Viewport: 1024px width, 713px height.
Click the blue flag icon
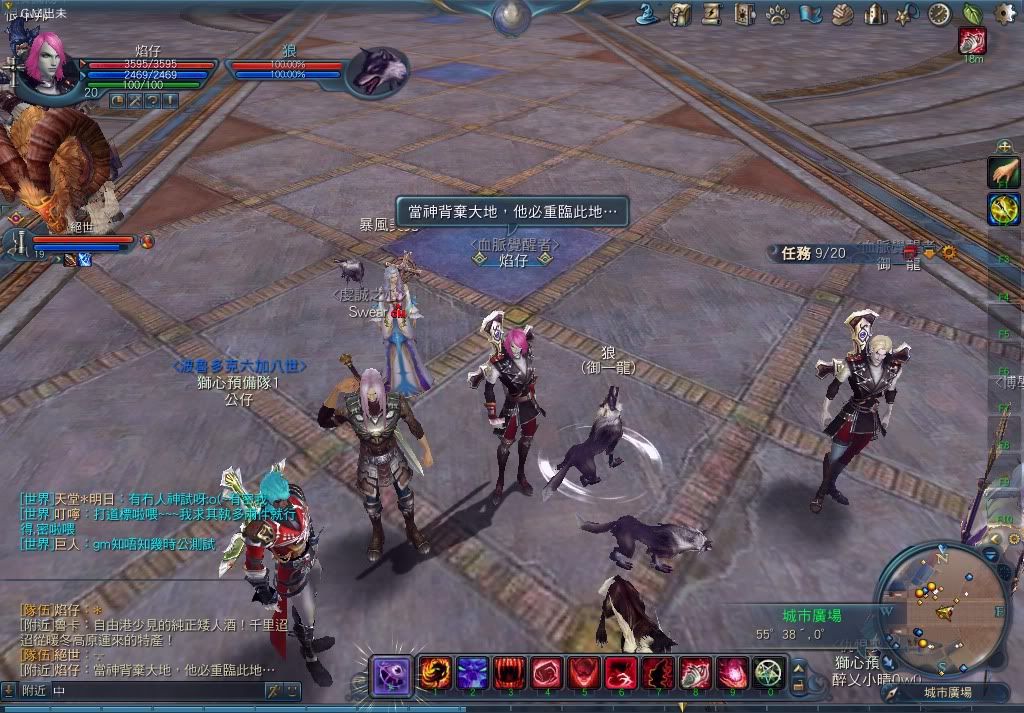pos(810,14)
